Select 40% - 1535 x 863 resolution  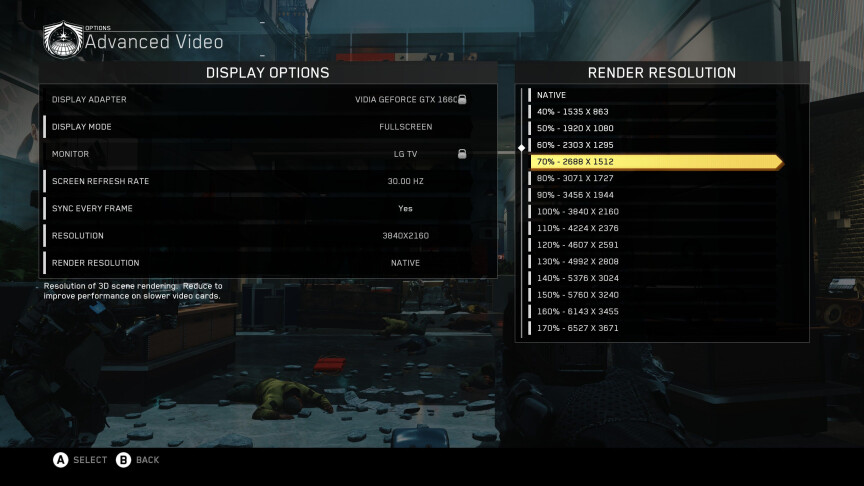pos(650,111)
